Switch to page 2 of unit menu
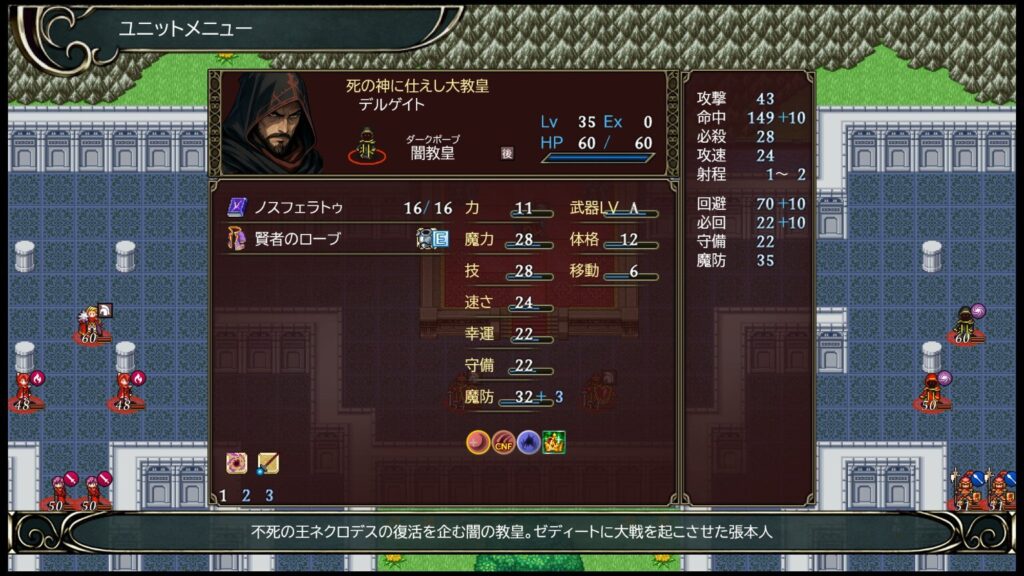This screenshot has width=1024, height=576. click(246, 495)
